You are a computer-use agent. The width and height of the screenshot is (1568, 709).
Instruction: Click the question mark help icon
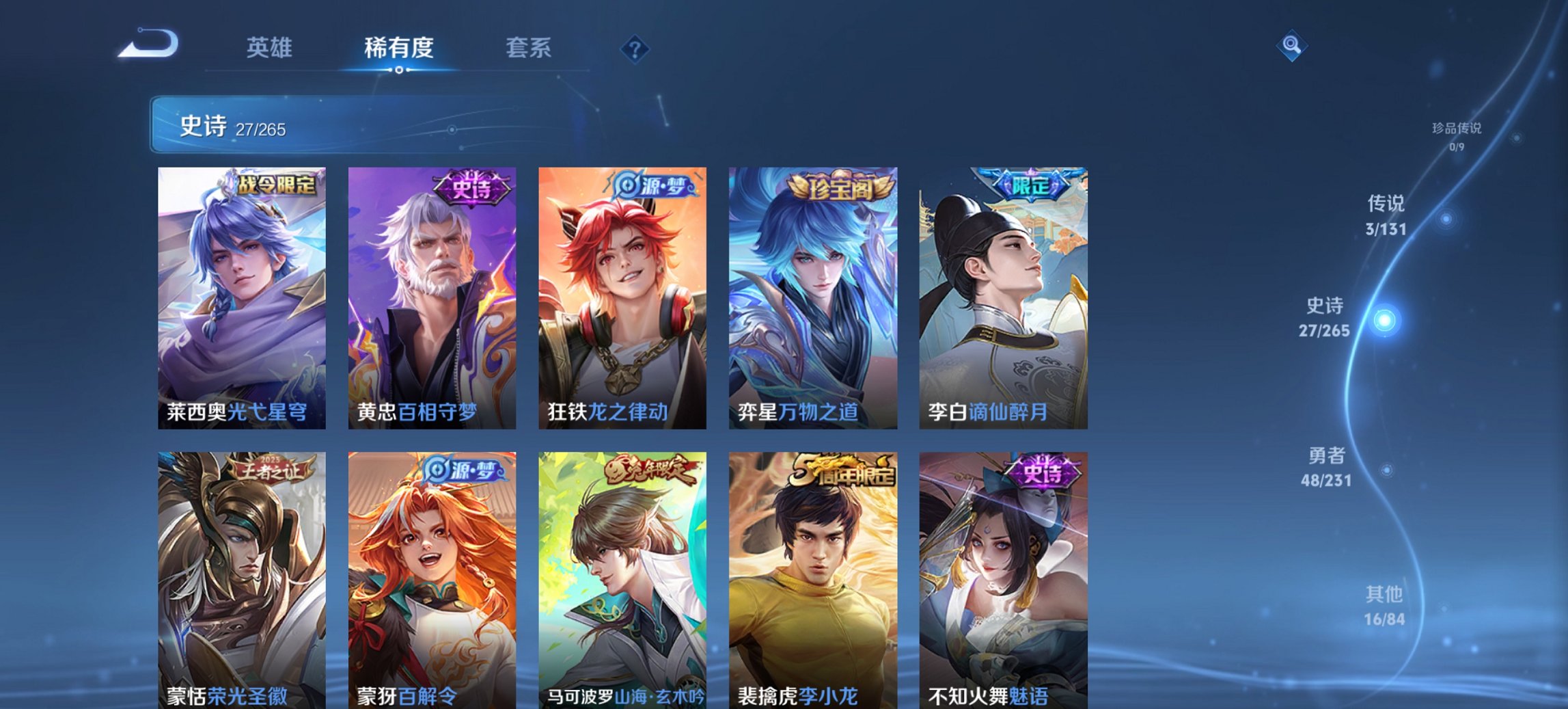634,48
